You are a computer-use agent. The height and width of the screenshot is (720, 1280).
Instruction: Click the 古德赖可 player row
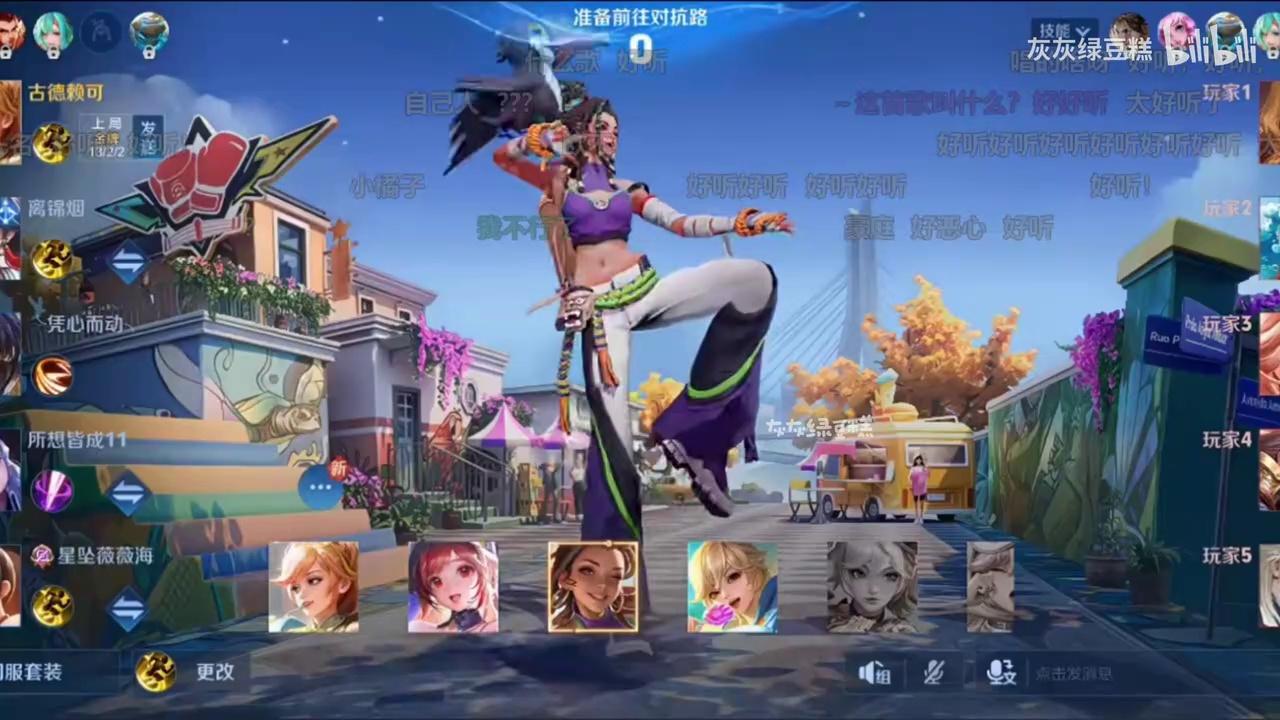(66, 93)
